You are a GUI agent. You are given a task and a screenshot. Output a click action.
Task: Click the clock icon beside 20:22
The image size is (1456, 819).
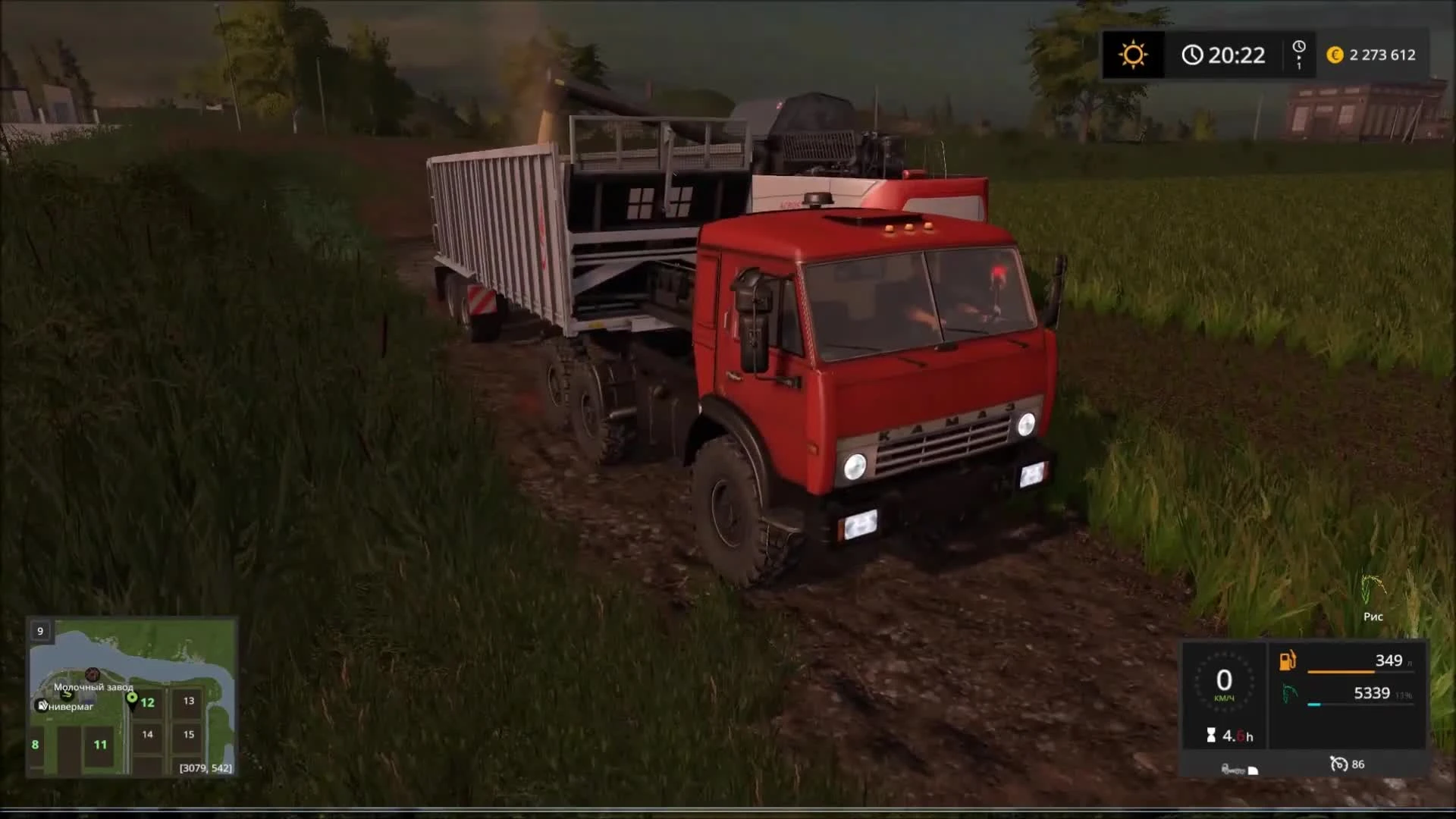1194,55
